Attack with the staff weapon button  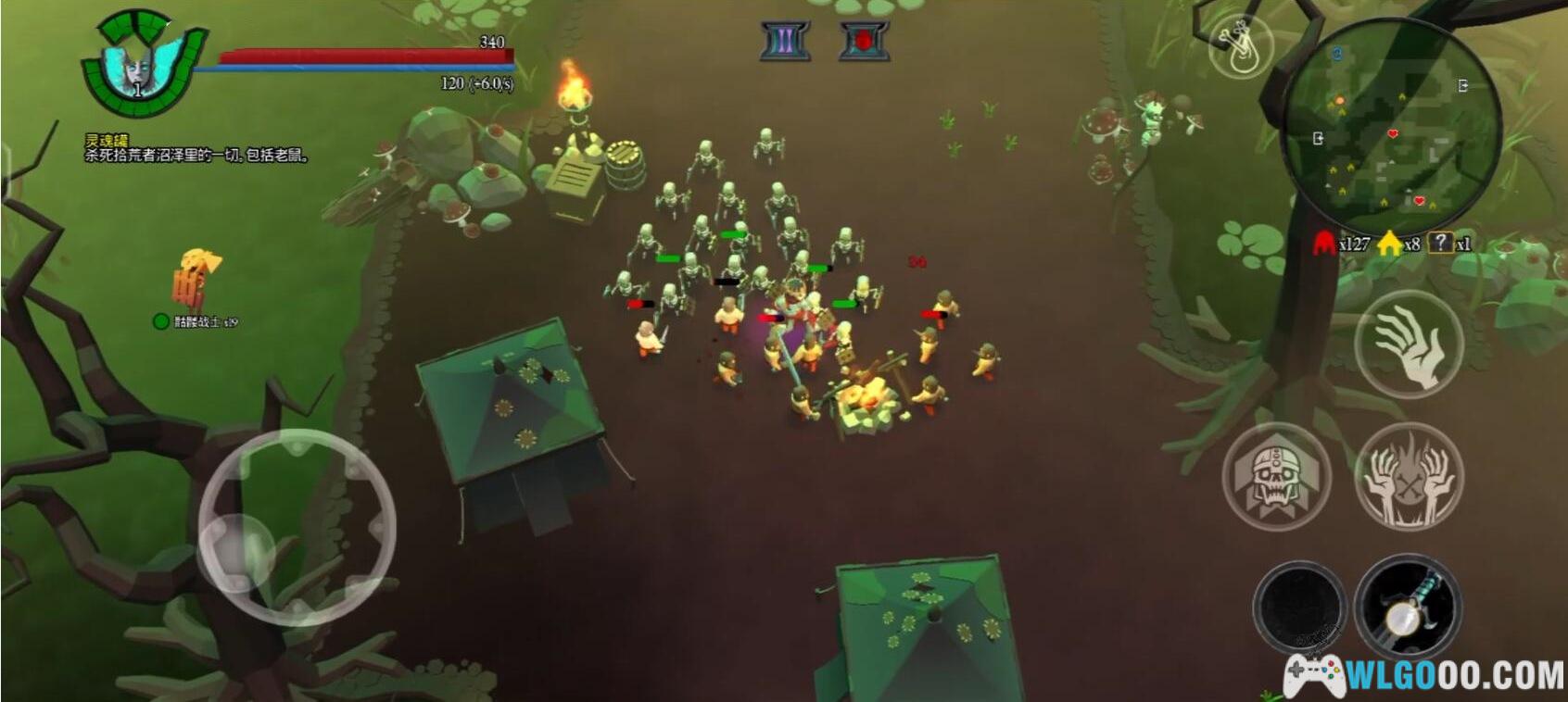click(x=1408, y=608)
